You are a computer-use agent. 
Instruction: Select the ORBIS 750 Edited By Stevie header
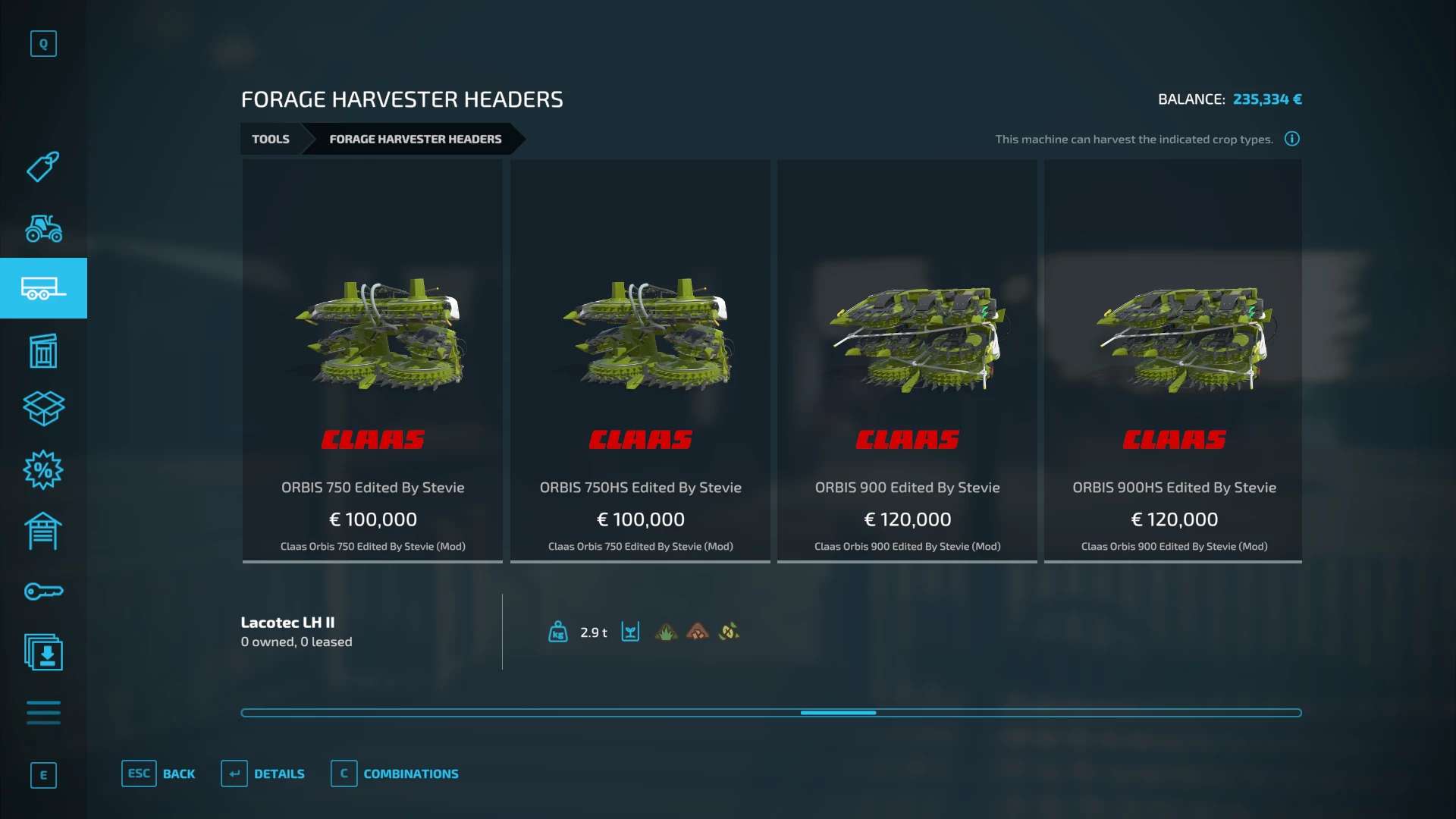point(372,360)
